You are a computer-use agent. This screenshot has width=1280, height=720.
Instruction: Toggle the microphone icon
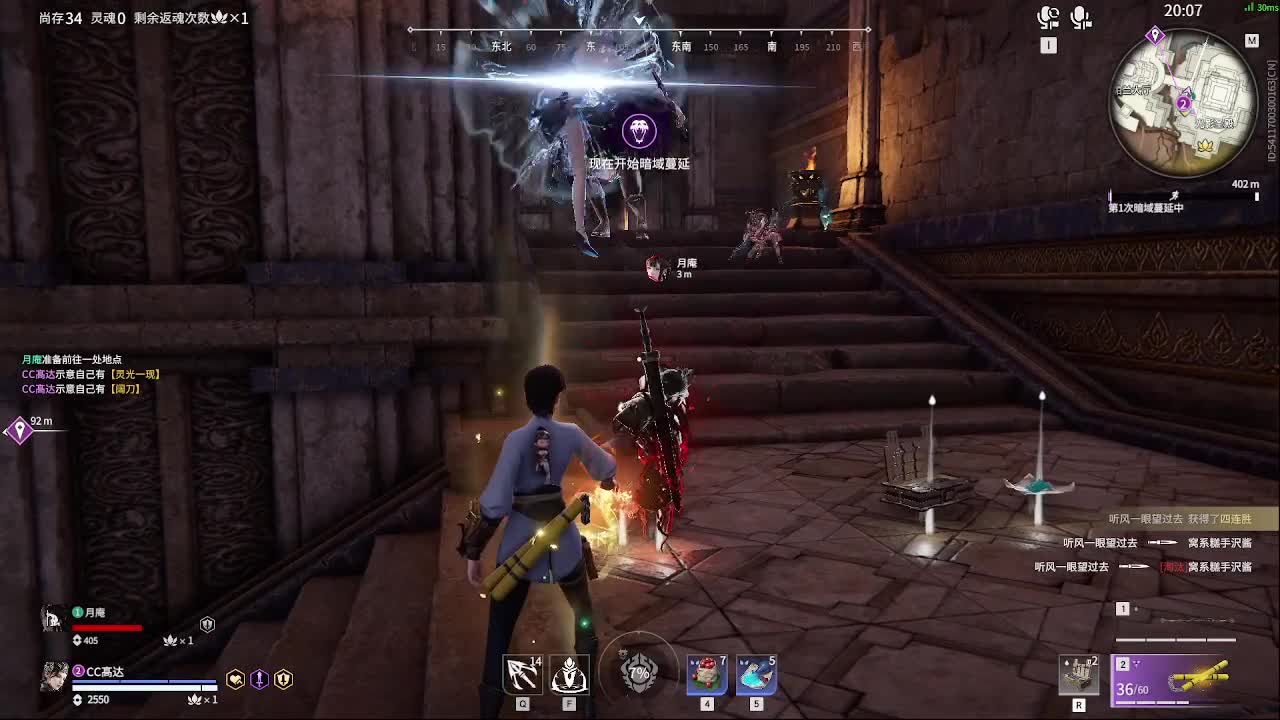coord(1080,17)
